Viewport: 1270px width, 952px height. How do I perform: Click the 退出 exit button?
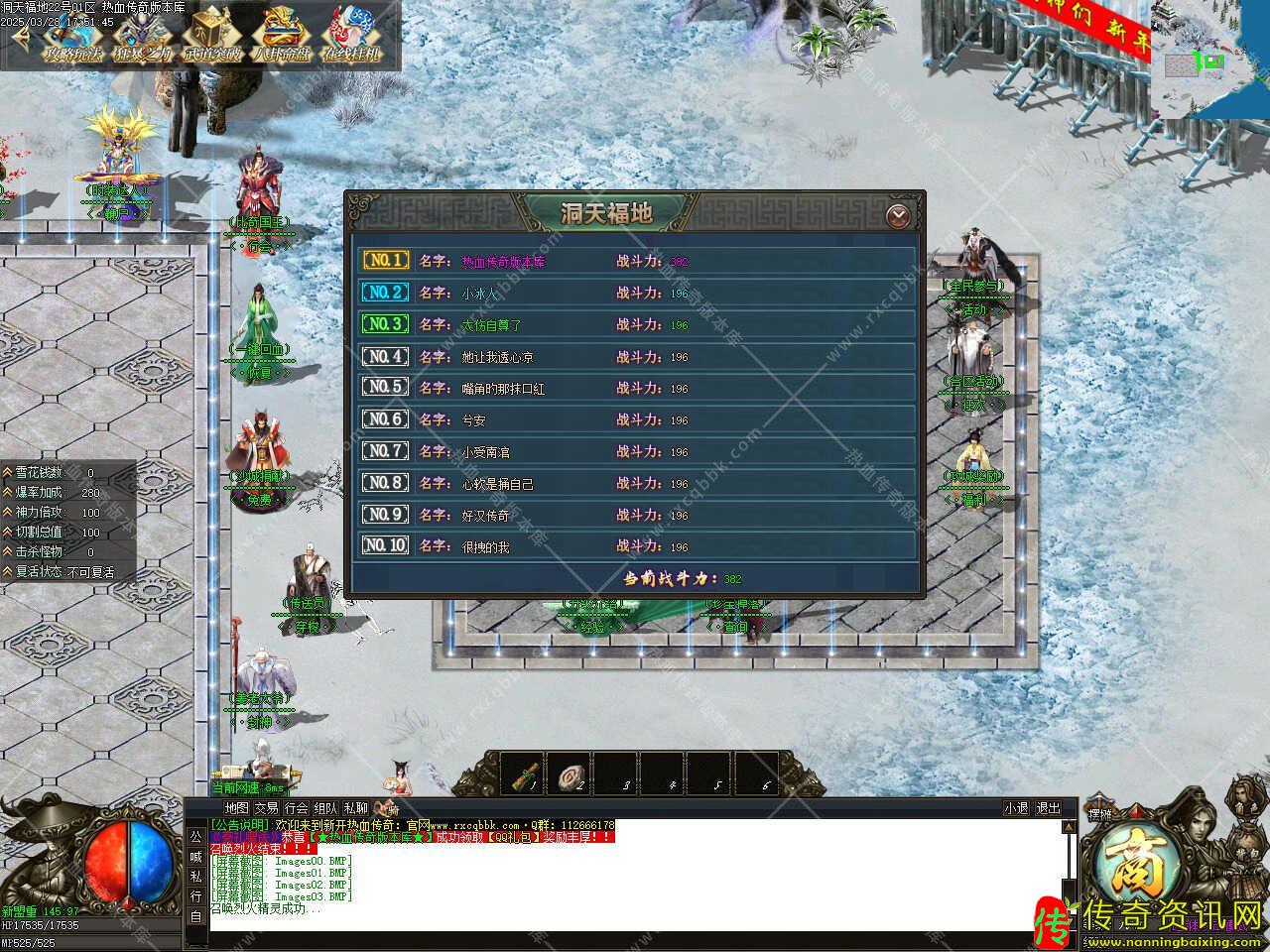click(1048, 808)
